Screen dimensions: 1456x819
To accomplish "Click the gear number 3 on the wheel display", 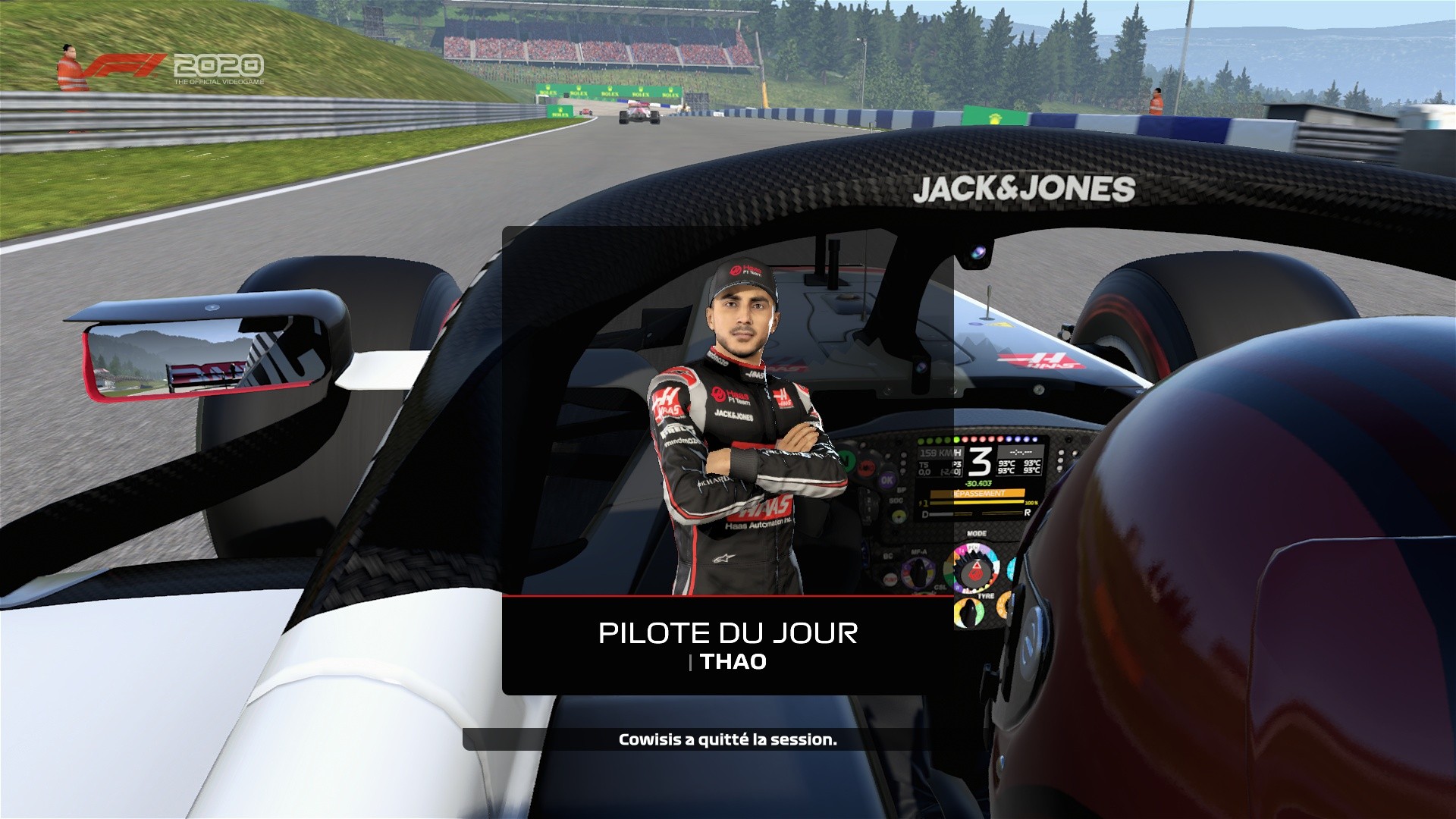I will (981, 460).
